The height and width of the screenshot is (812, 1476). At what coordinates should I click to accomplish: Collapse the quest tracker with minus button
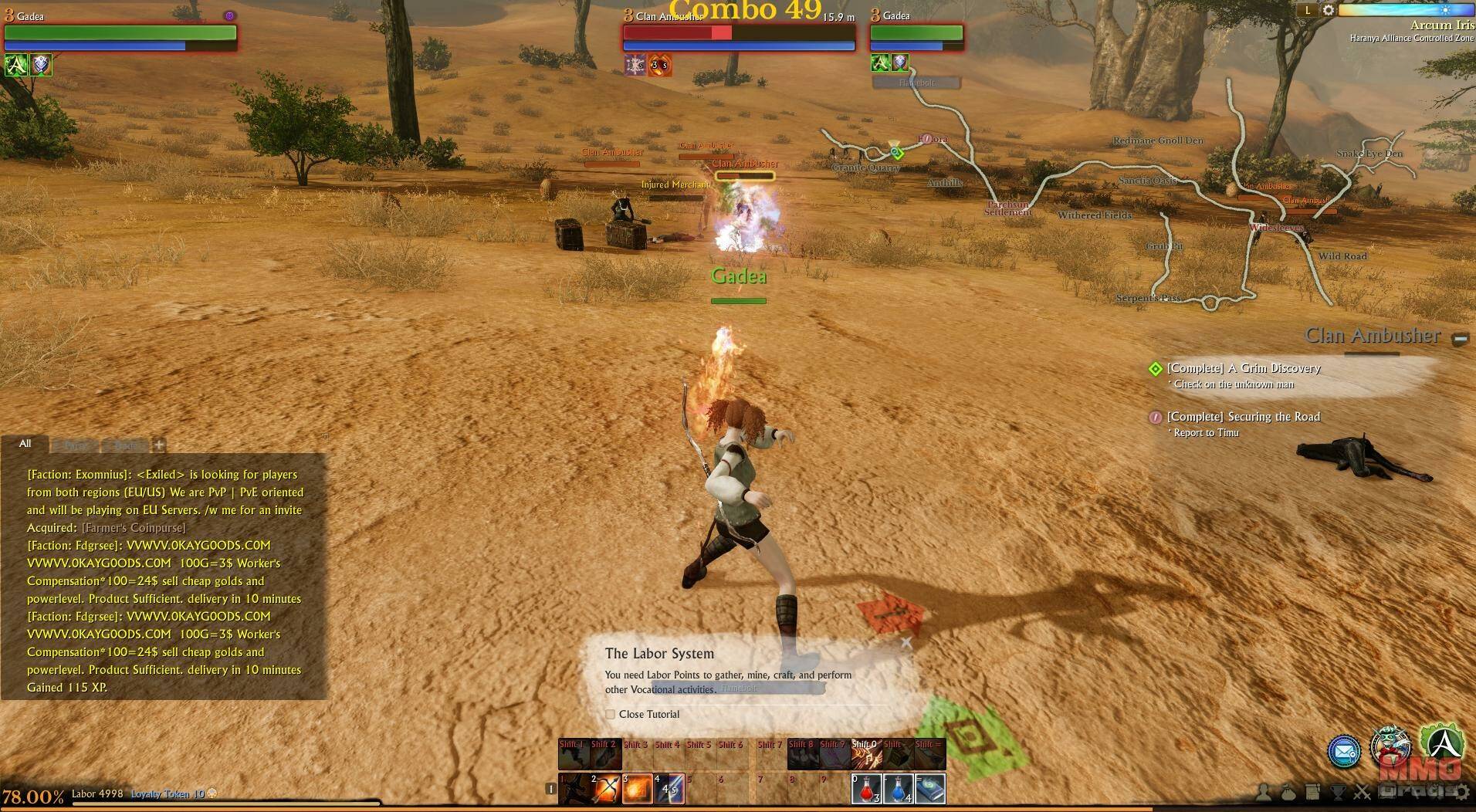tap(1460, 339)
